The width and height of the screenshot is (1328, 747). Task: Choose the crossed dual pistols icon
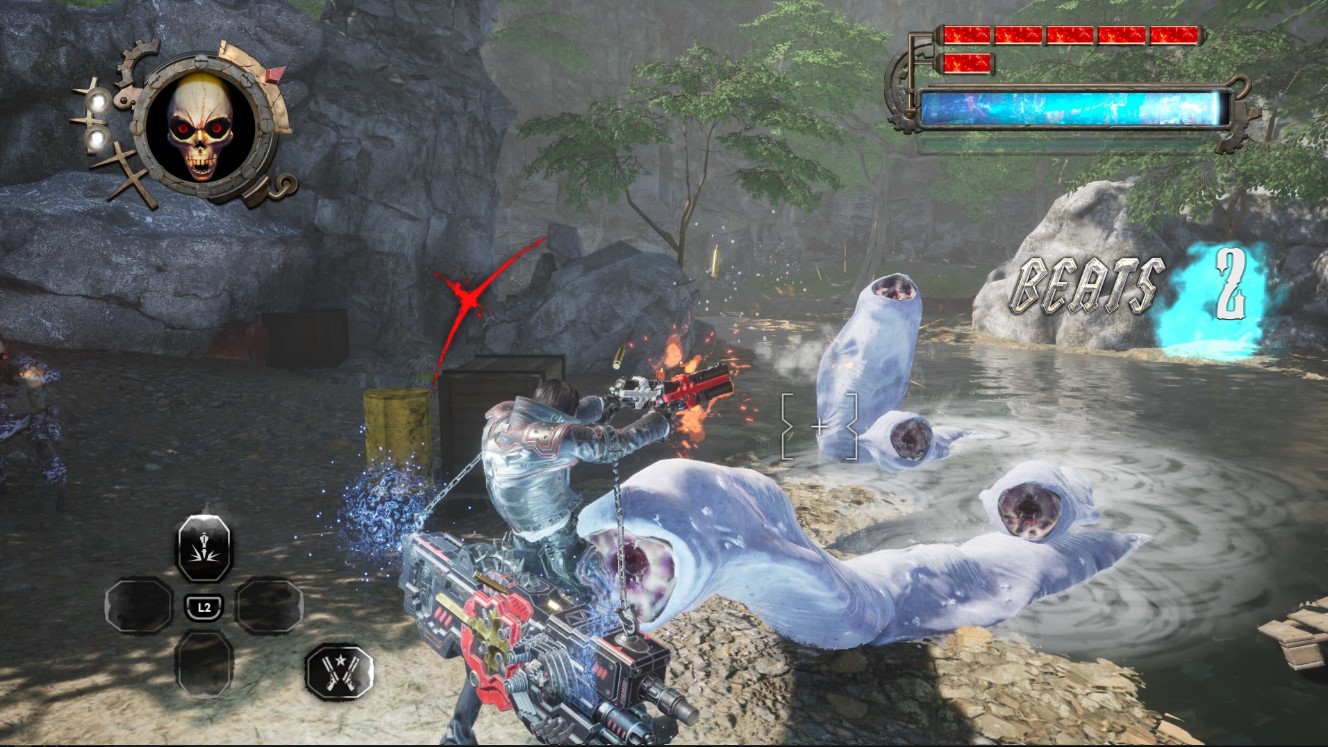[x=339, y=670]
